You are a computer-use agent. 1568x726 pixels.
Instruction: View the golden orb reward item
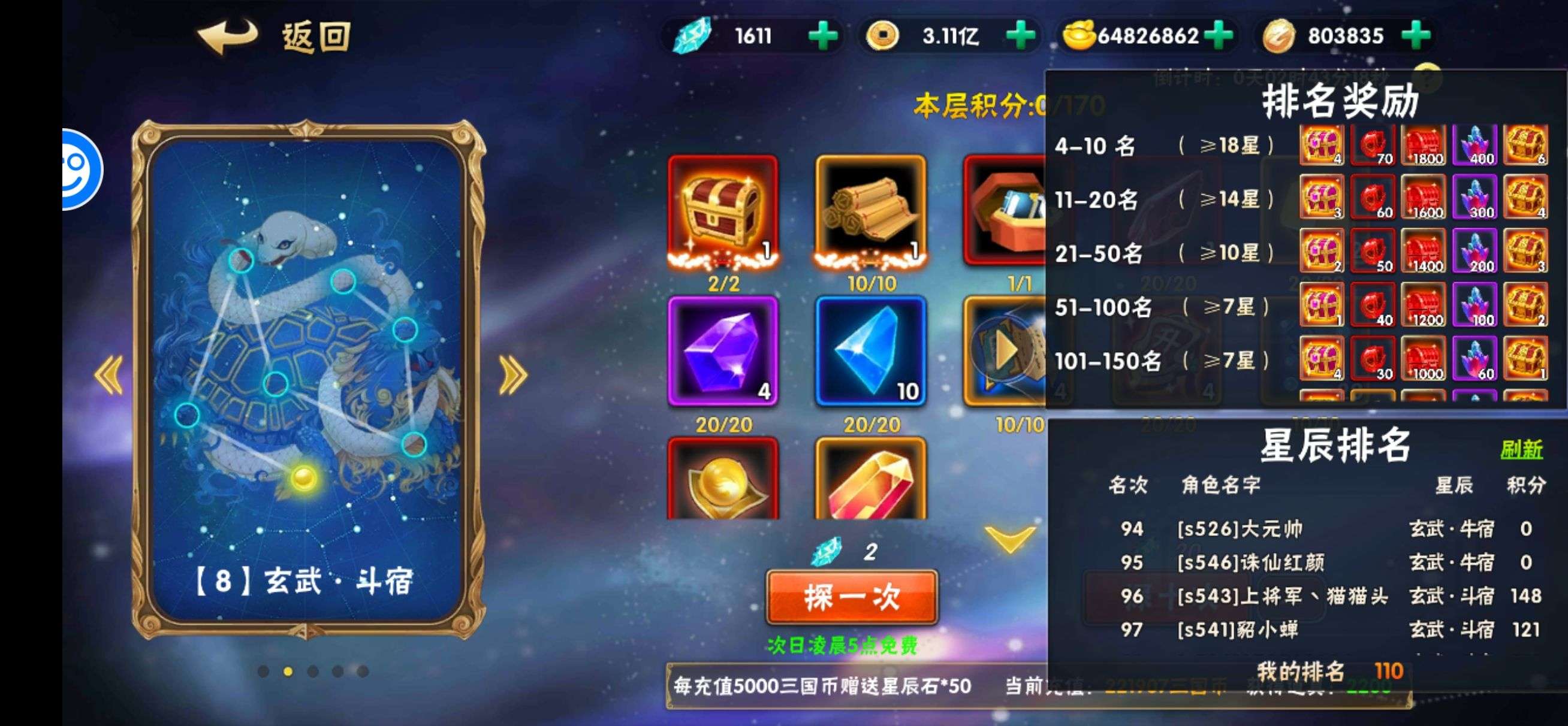[722, 481]
